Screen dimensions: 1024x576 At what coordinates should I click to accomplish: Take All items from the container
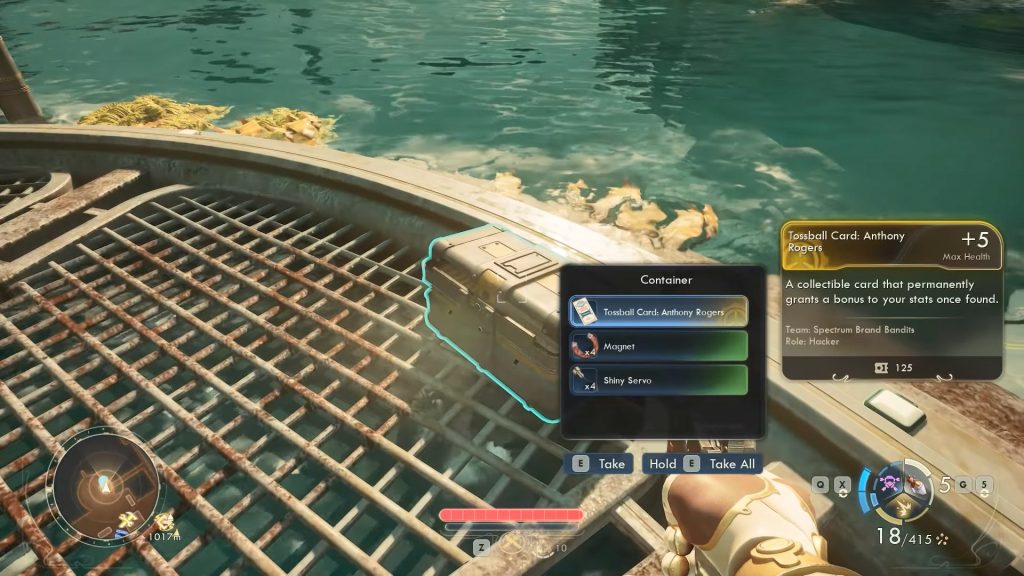(x=701, y=464)
